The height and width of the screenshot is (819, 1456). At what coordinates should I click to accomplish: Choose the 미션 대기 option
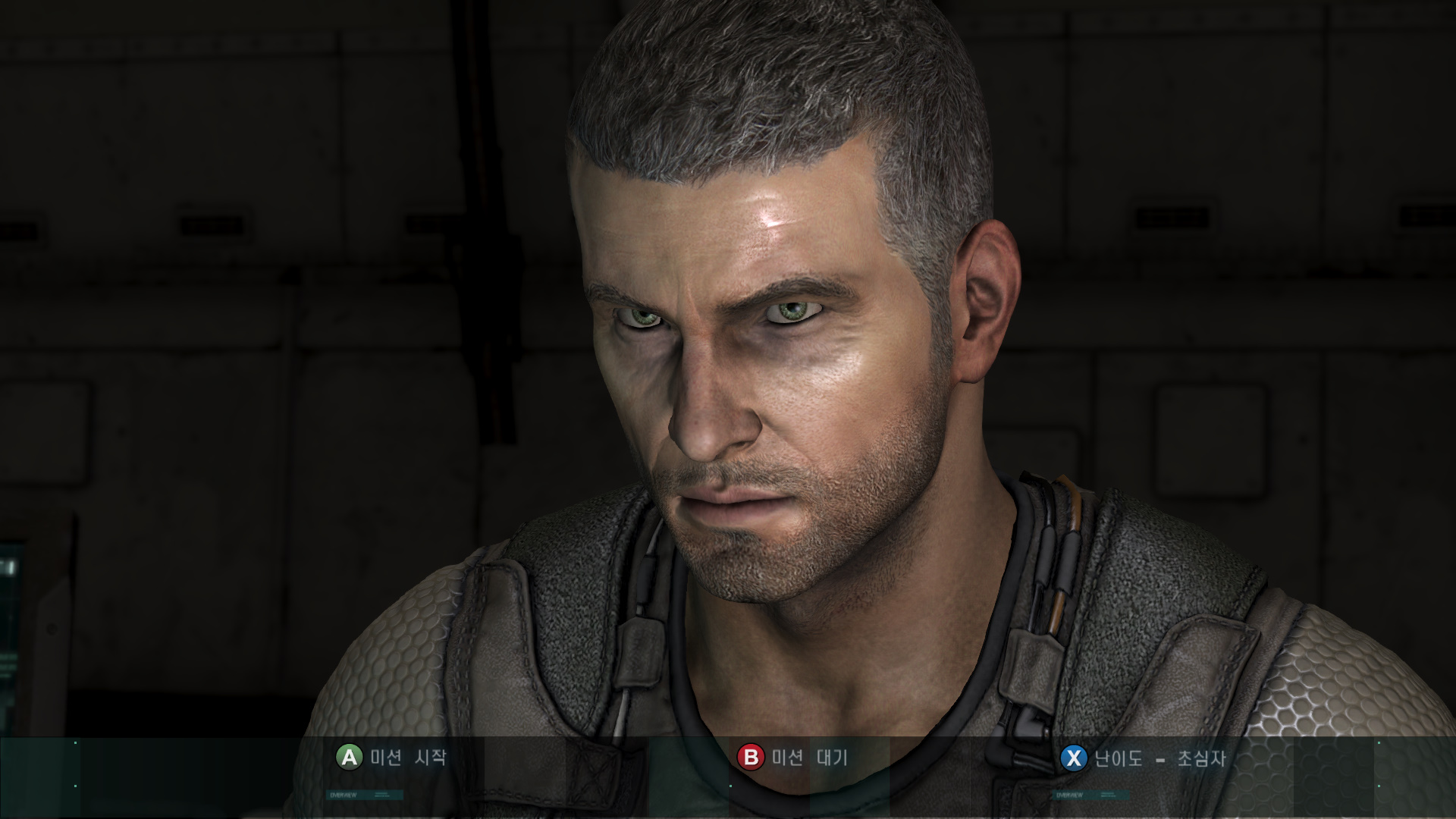coord(792,758)
